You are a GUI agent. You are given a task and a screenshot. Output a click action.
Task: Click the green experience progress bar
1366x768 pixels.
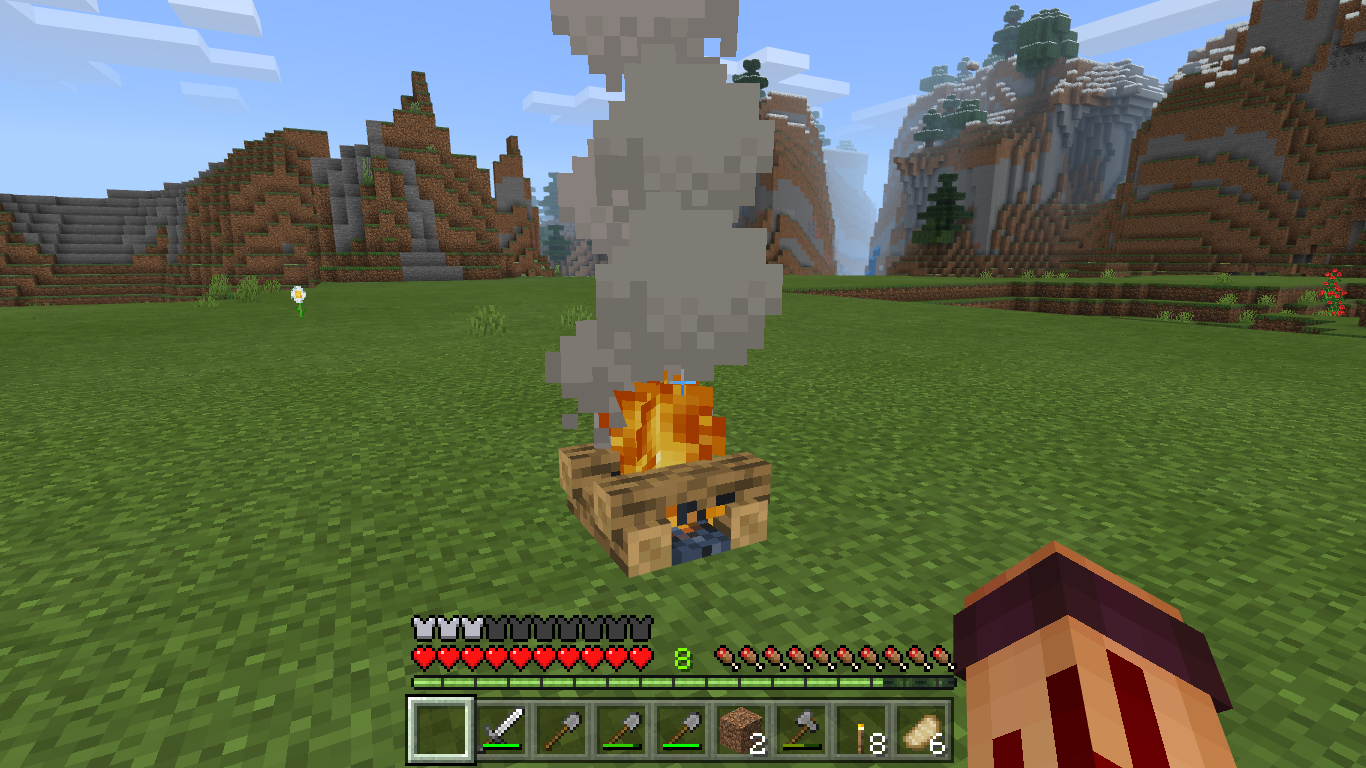683,679
